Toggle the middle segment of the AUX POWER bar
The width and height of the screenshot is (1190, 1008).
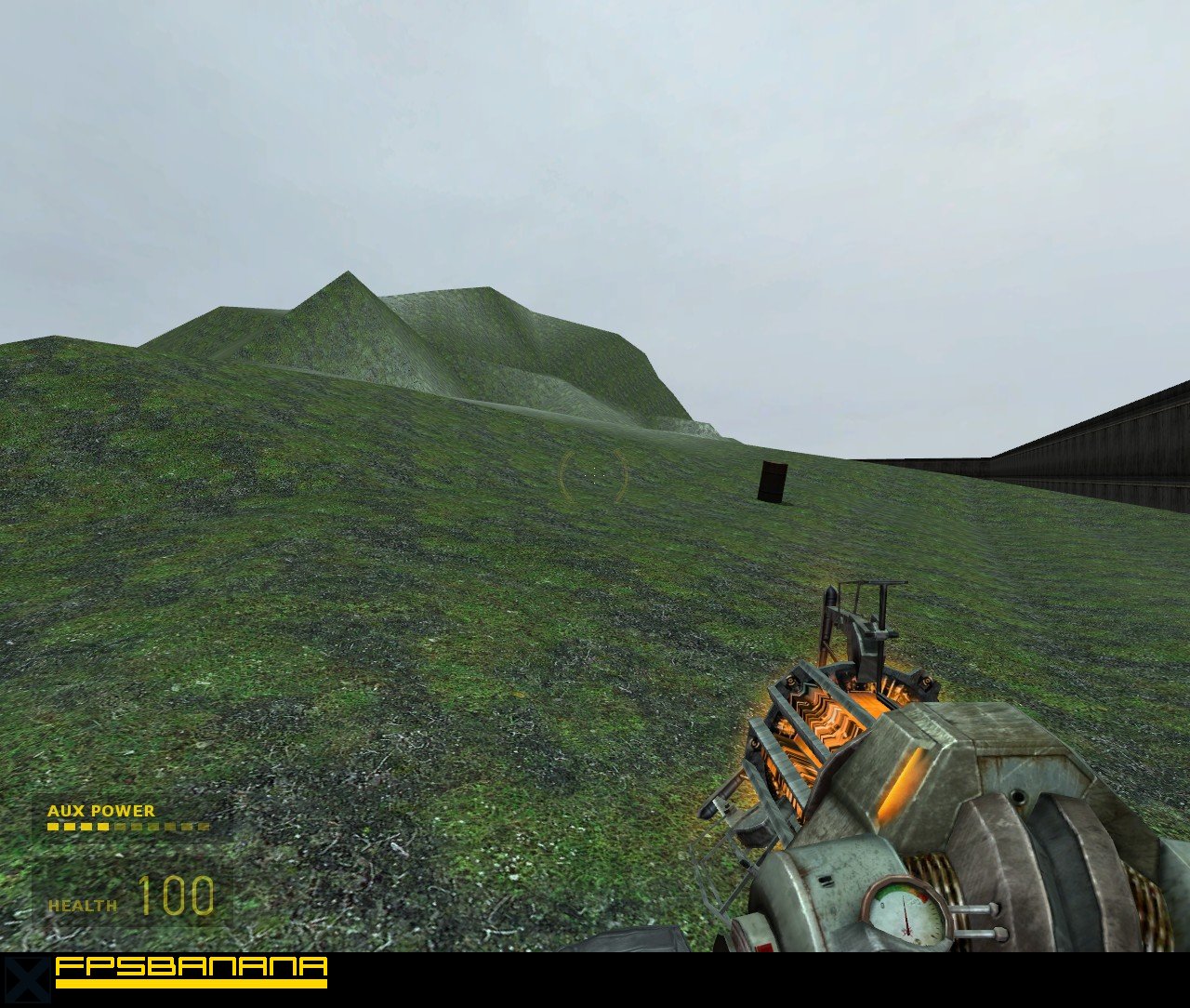121,827
